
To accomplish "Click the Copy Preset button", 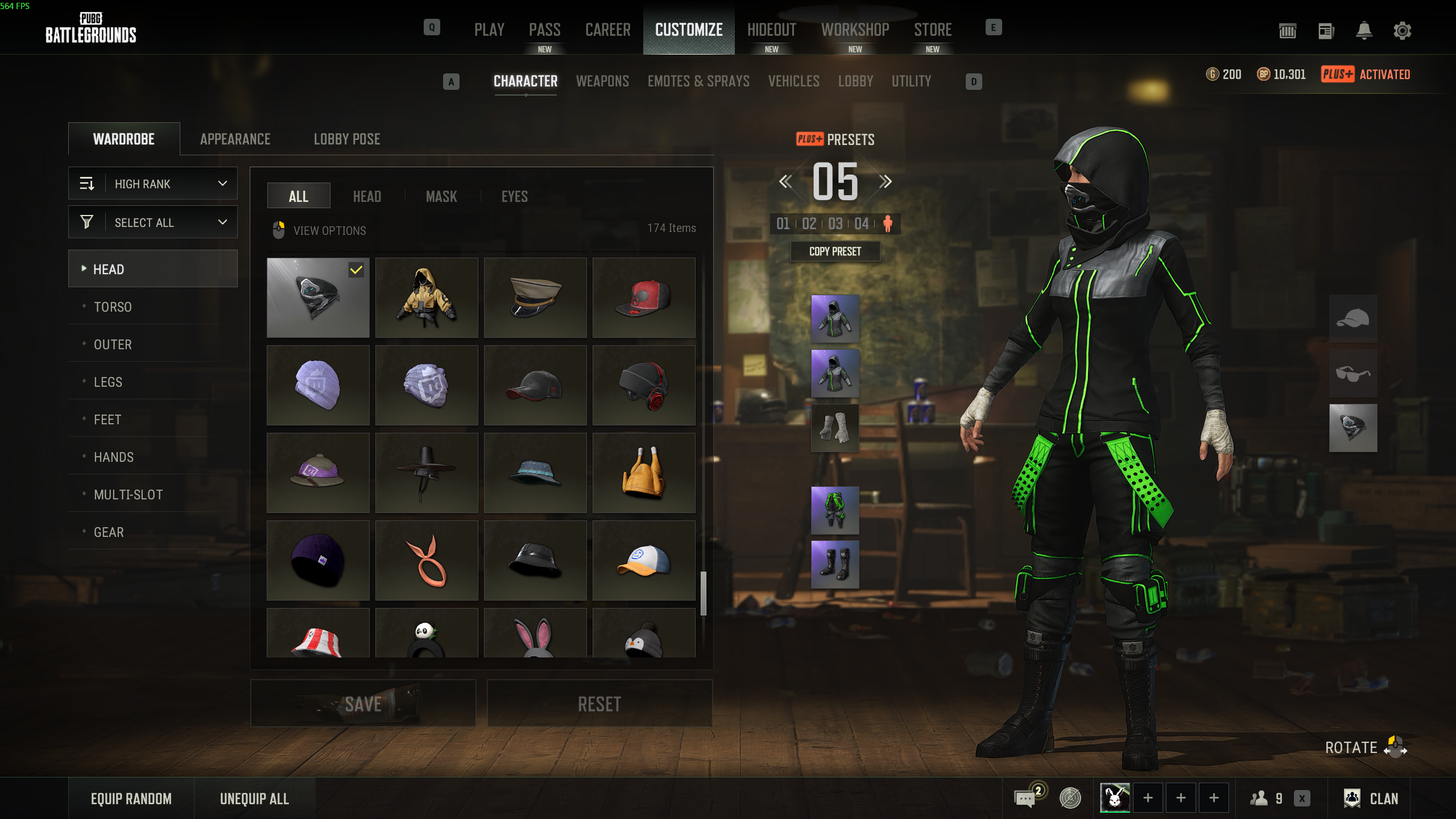I will click(835, 251).
